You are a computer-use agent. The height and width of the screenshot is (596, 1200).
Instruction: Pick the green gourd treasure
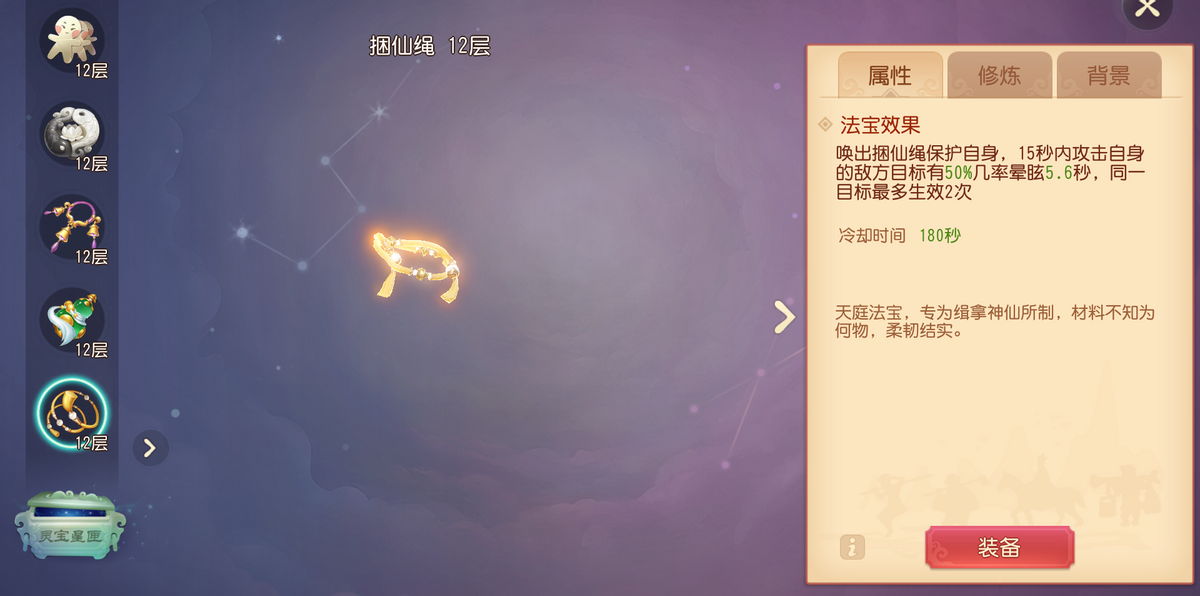pos(71,320)
